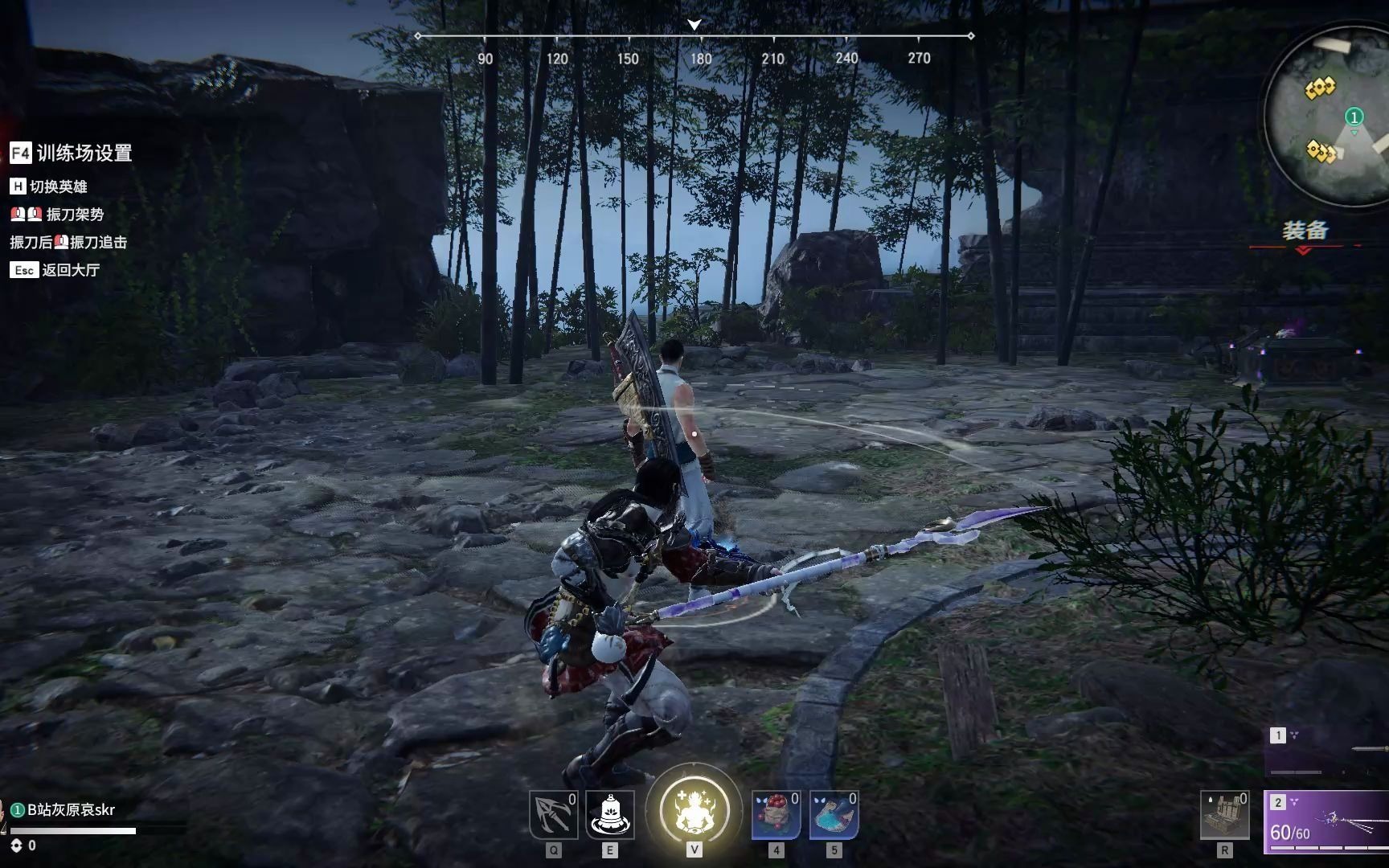The image size is (1389, 868).
Task: Select the purple spear weapon slot 2
Action: (x=1326, y=821)
